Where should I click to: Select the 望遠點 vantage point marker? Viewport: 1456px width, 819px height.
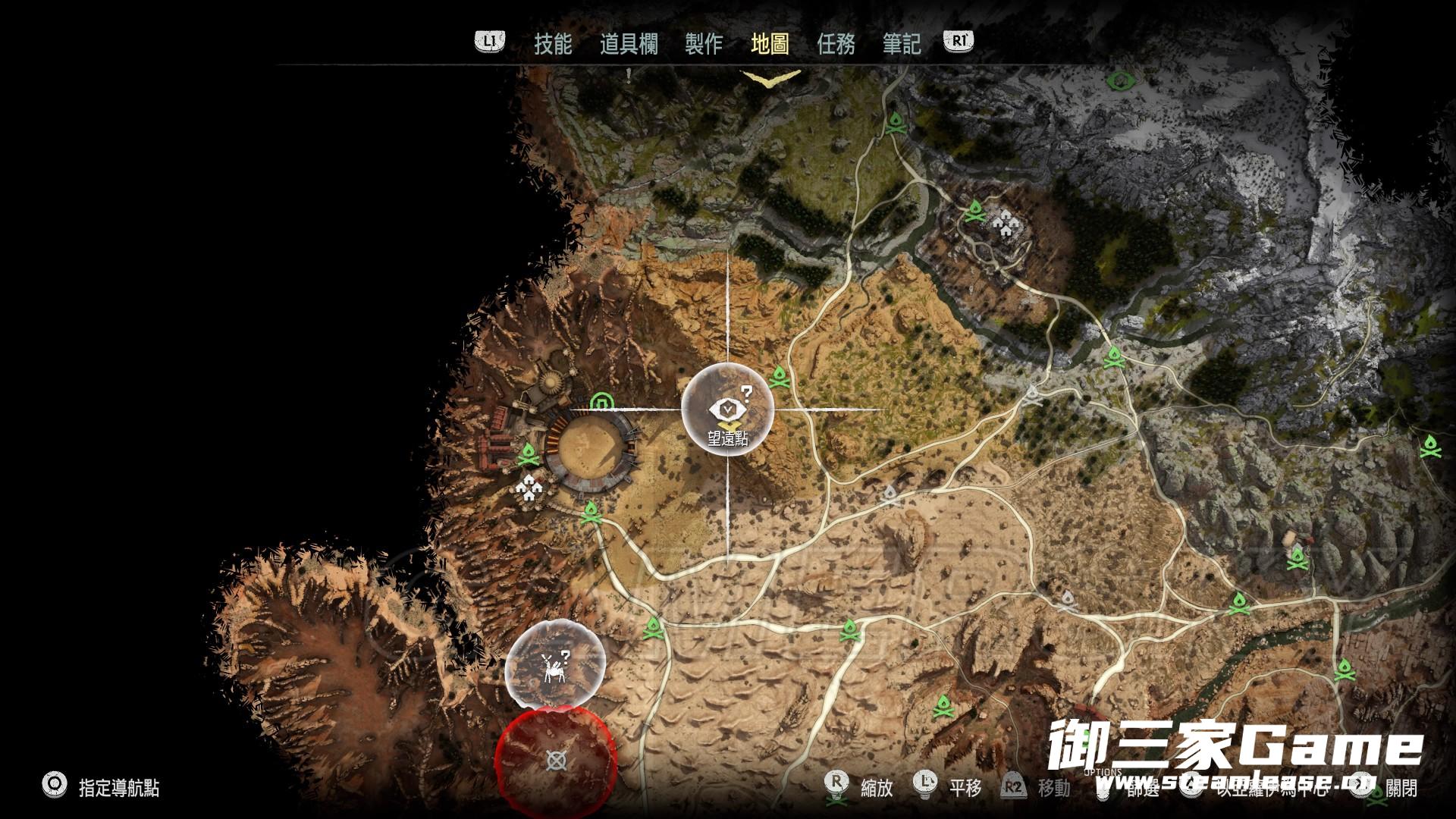click(728, 409)
